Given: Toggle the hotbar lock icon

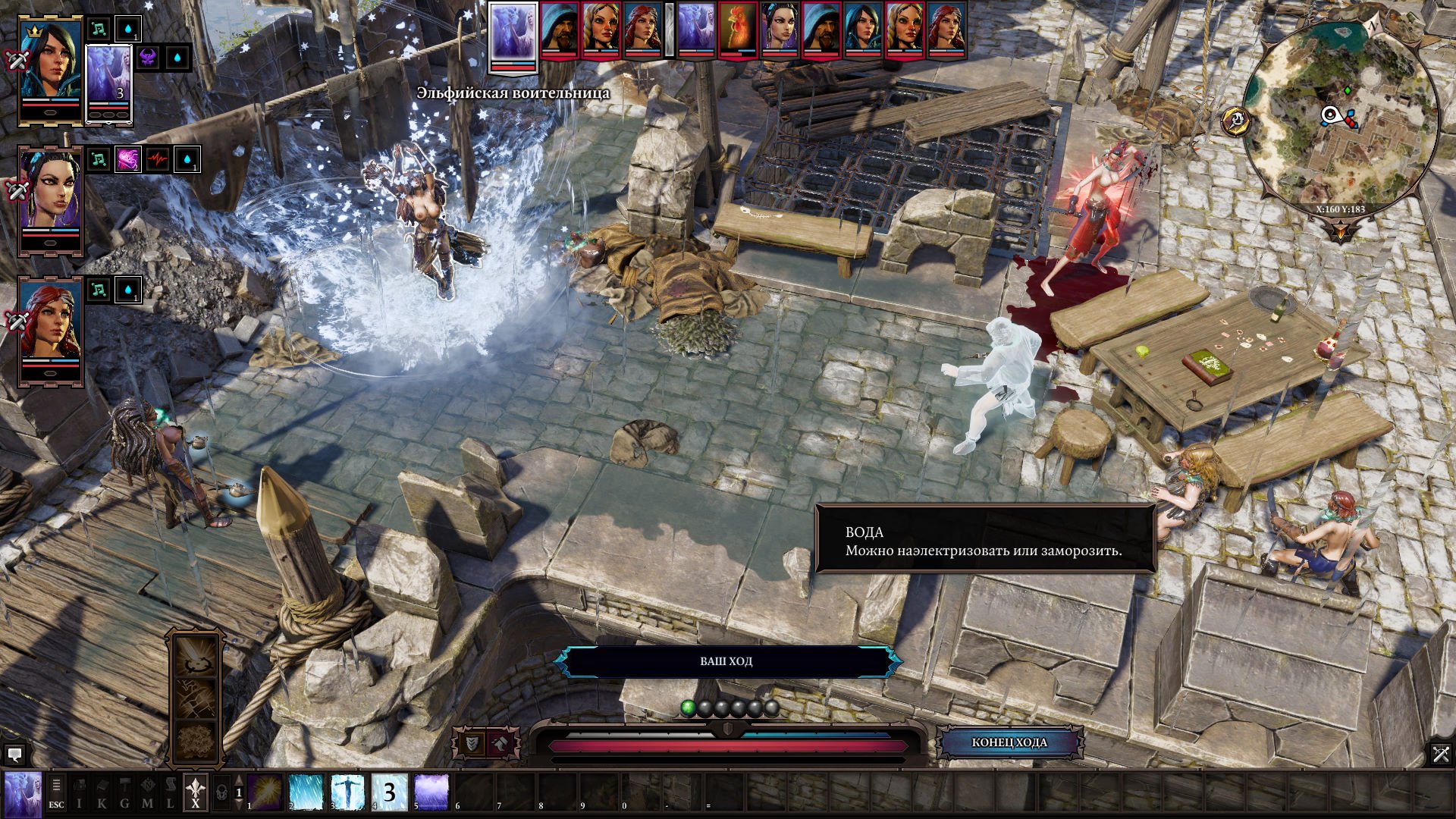Looking at the screenshot, I should click(x=221, y=792).
